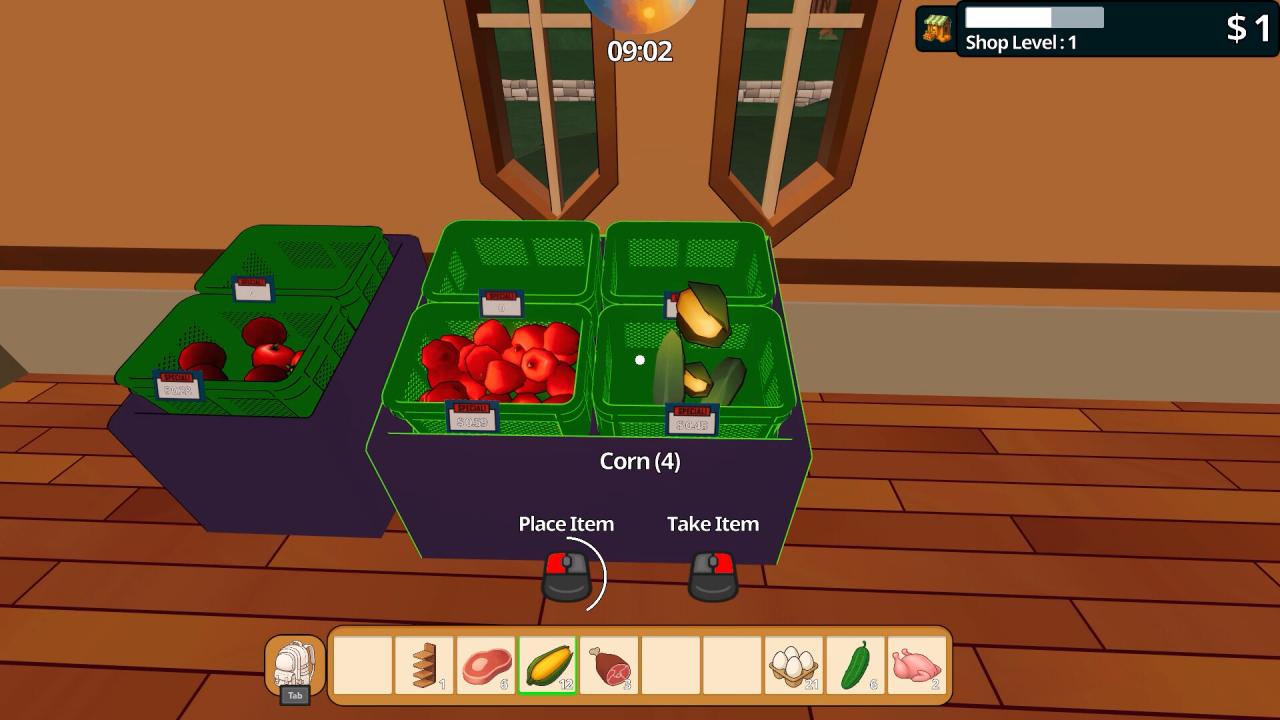Select the raw meat hotbar slot

click(x=487, y=662)
